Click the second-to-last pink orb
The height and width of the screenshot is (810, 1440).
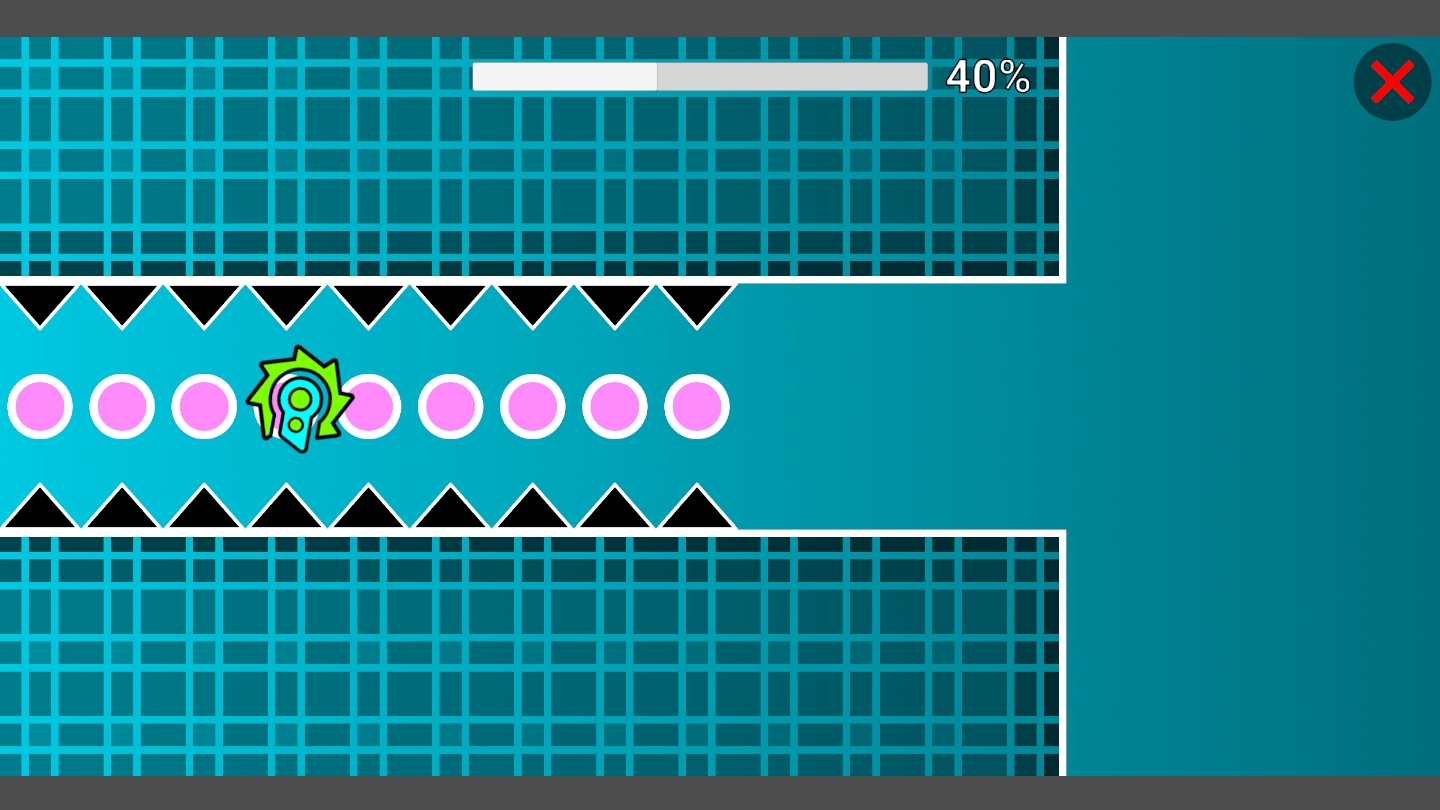point(614,406)
